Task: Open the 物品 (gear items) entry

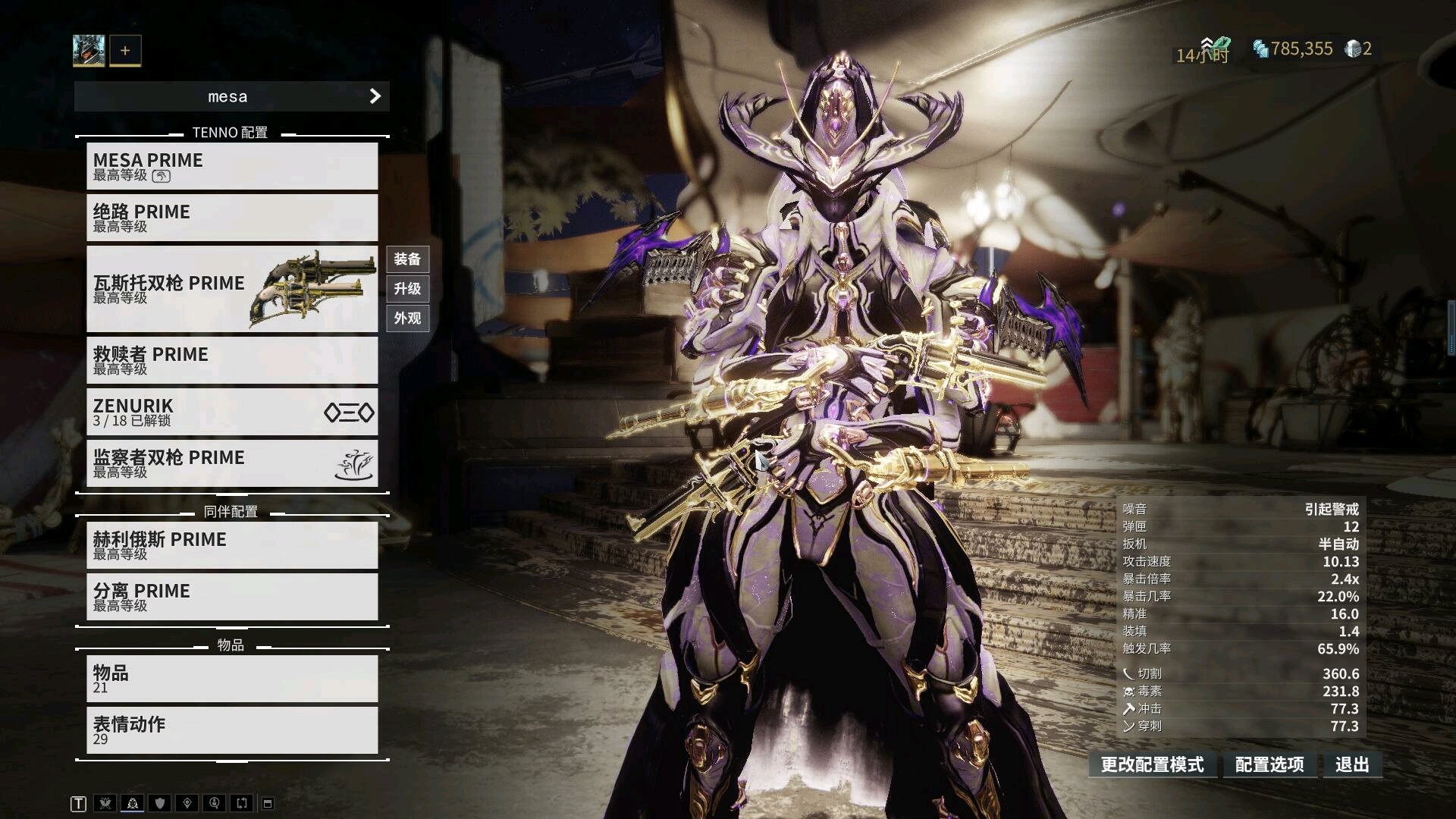Action: tap(231, 679)
